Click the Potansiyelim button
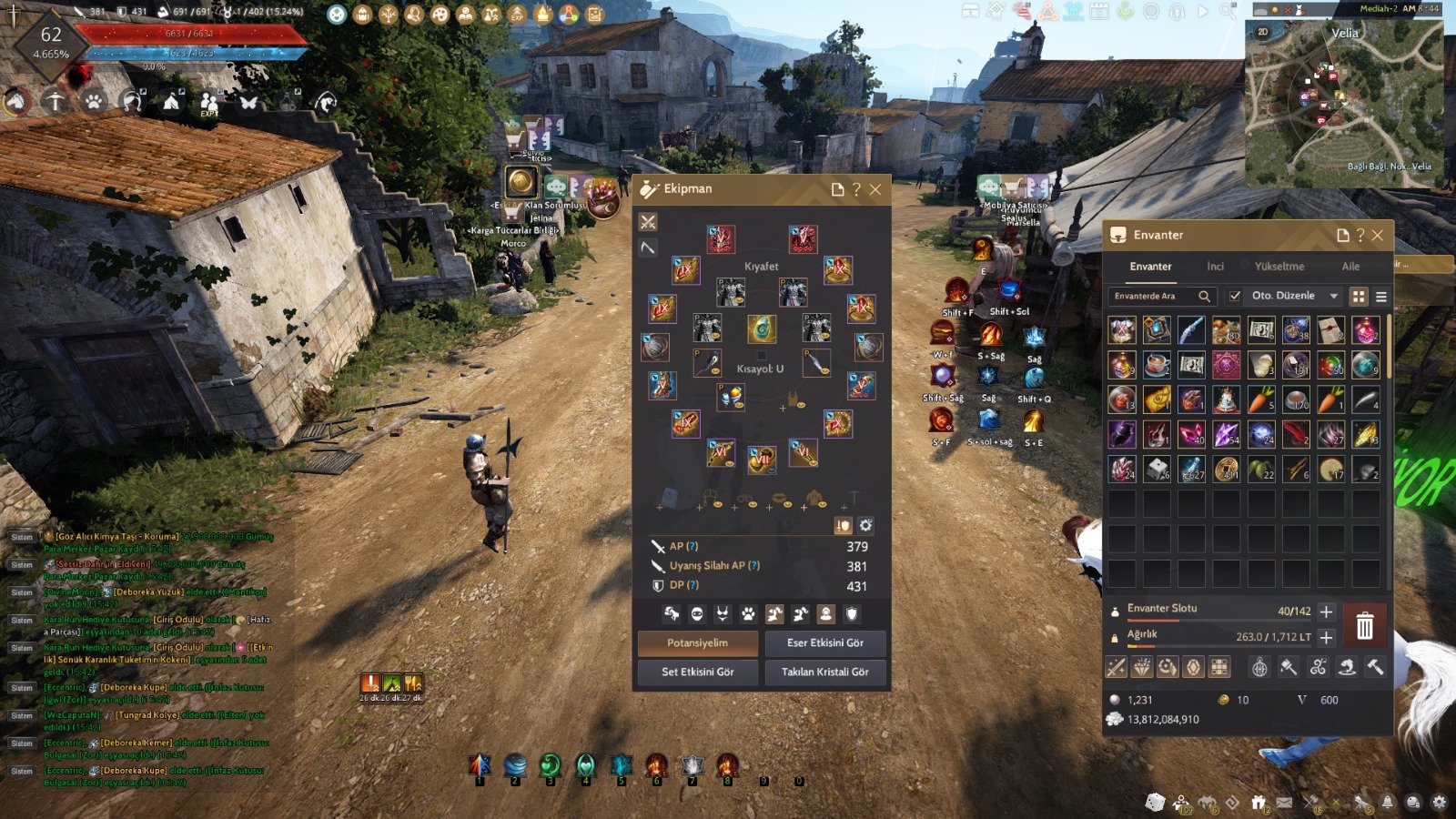Viewport: 1456px width, 819px height. (x=697, y=642)
